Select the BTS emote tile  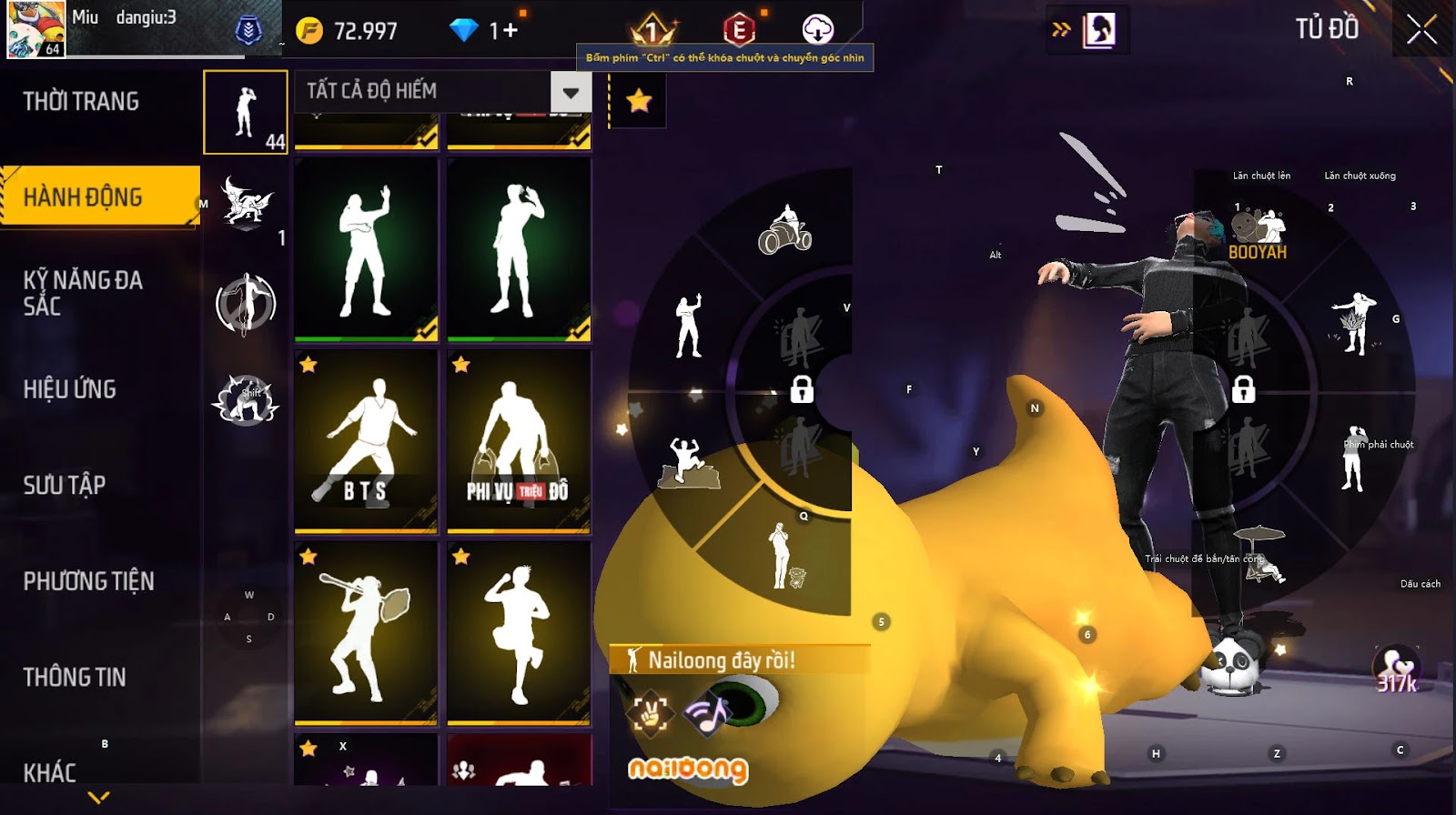pyautogui.click(x=366, y=441)
